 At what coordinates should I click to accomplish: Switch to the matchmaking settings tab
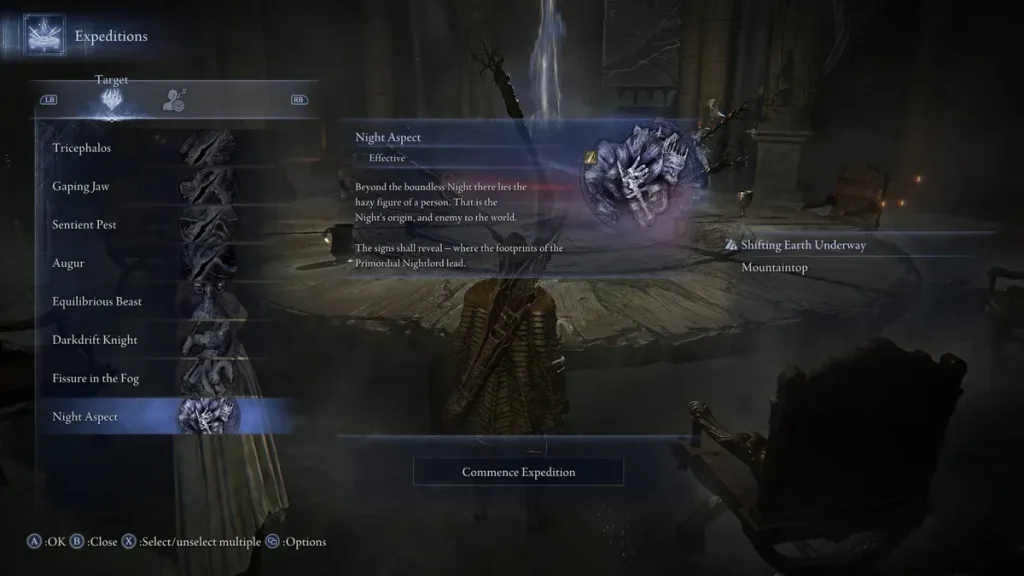(174, 99)
